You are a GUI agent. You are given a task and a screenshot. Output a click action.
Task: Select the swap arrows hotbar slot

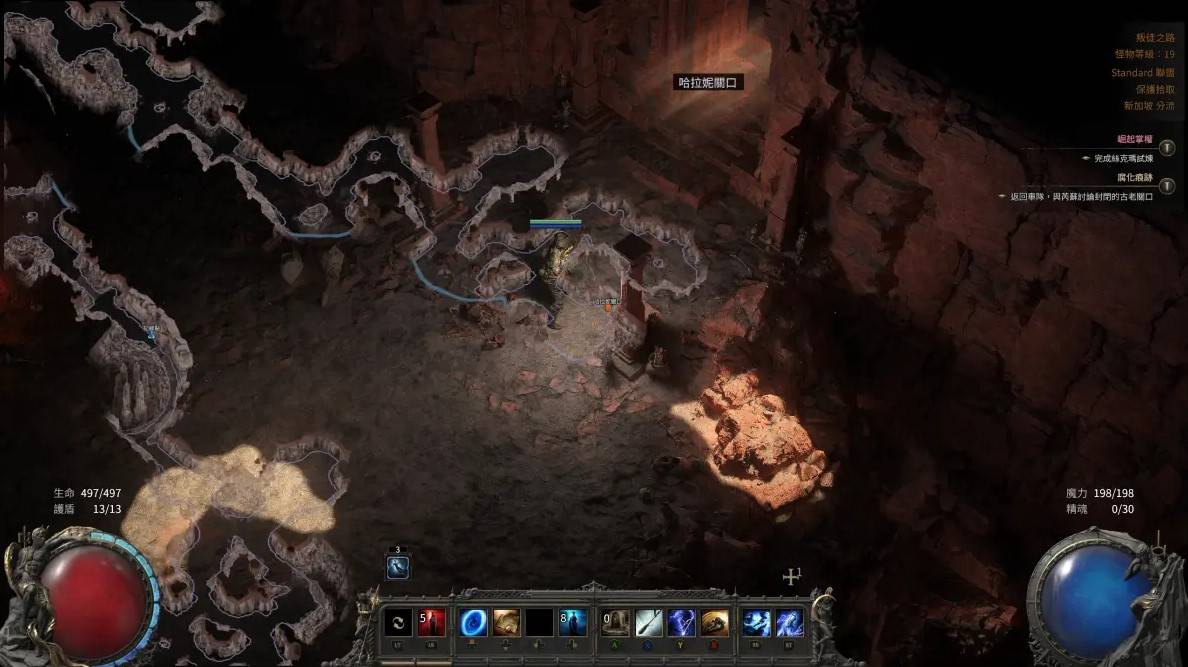(400, 623)
